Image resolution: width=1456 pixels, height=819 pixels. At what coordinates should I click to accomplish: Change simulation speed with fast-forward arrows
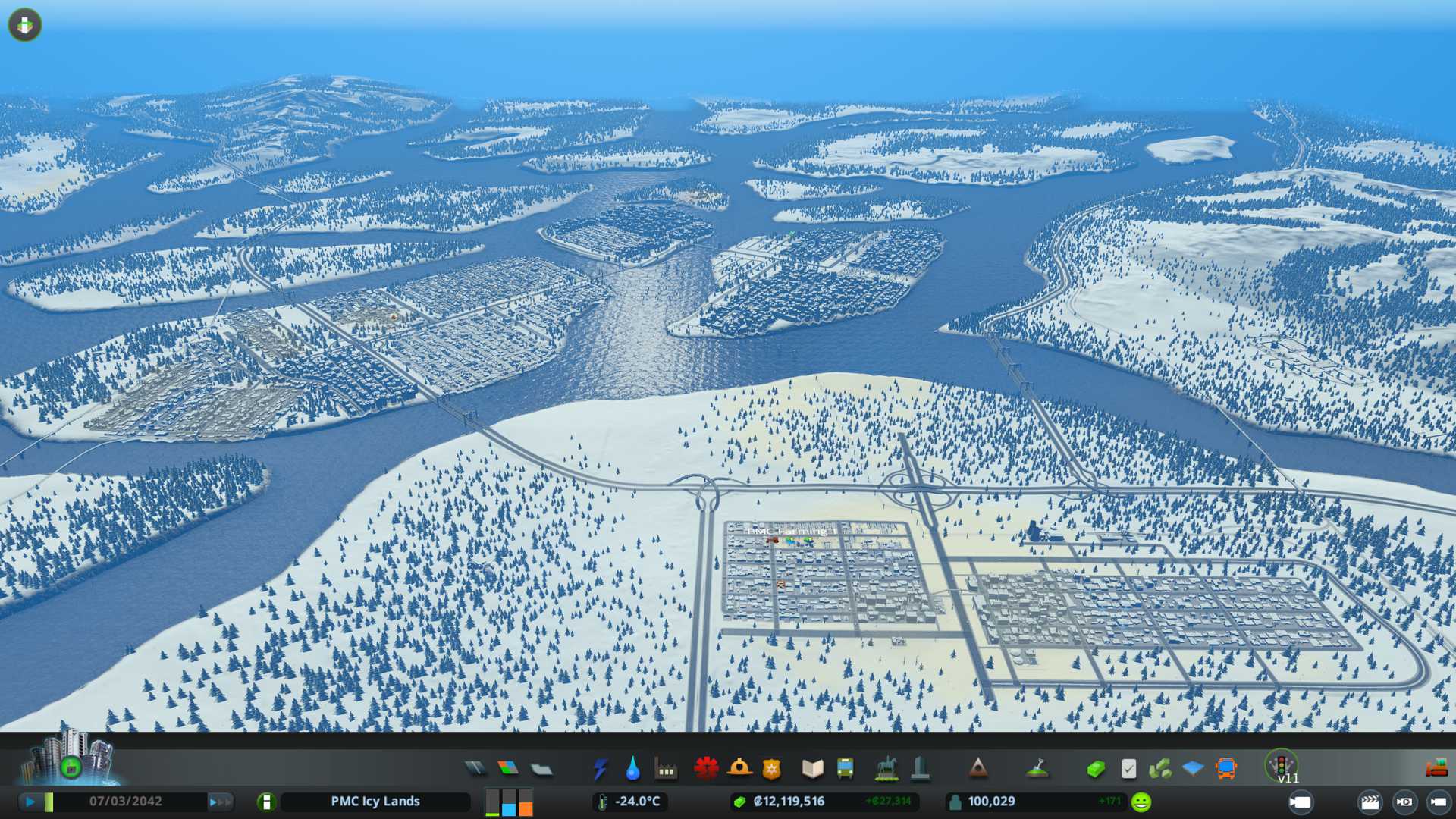220,802
